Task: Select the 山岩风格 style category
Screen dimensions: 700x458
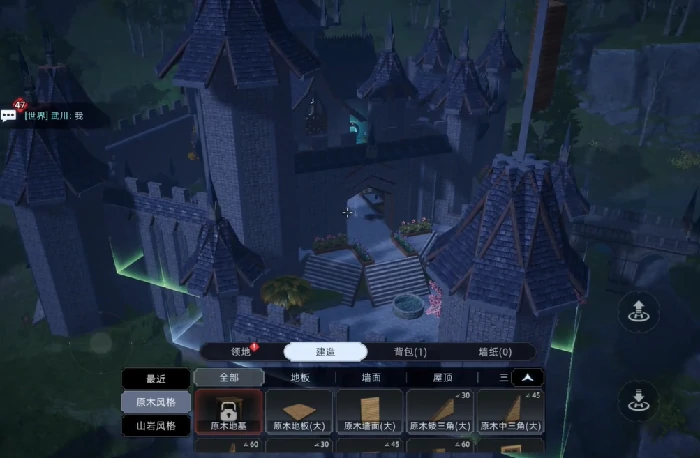Action: 155,425
